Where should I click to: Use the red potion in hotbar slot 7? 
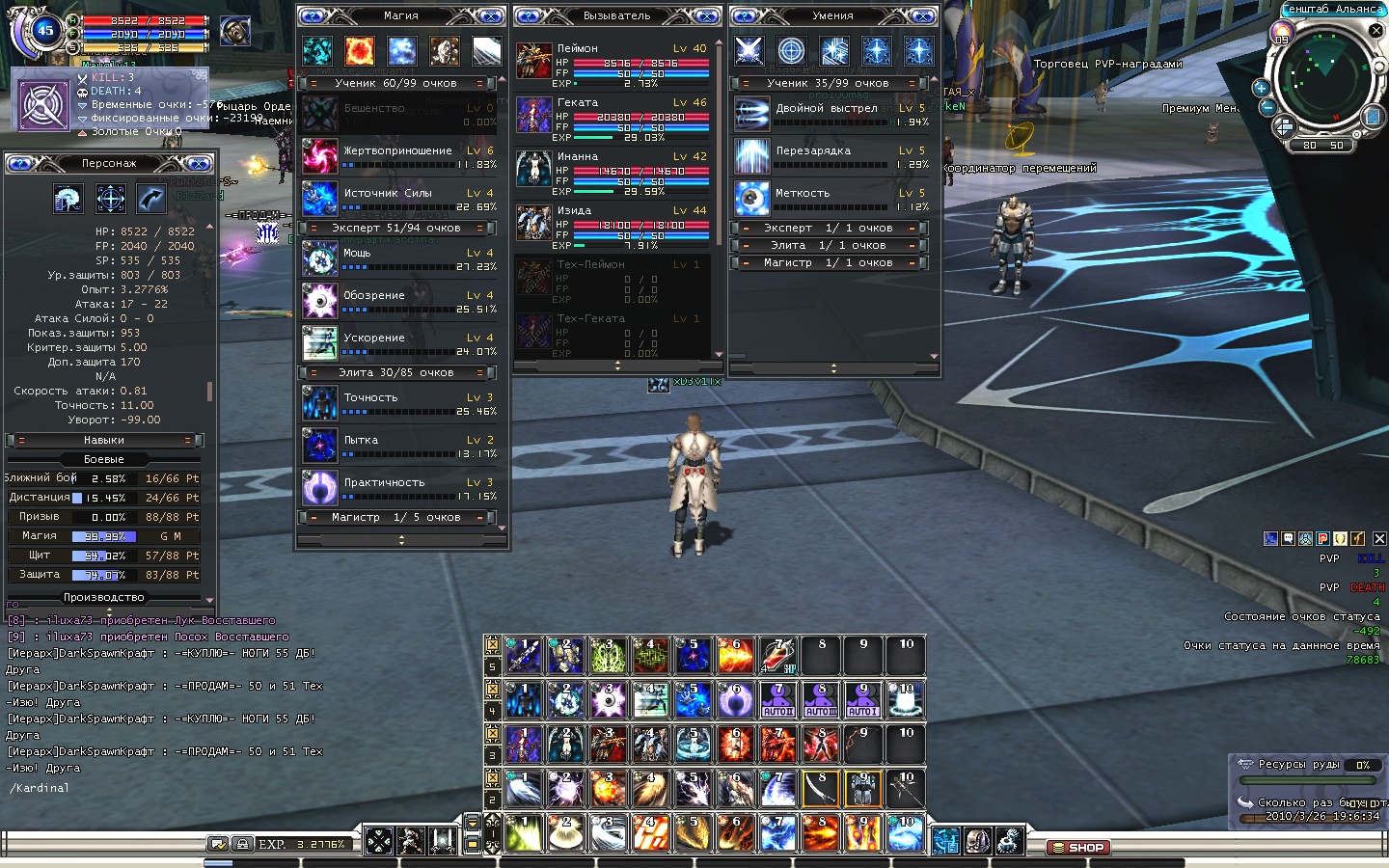[x=778, y=656]
